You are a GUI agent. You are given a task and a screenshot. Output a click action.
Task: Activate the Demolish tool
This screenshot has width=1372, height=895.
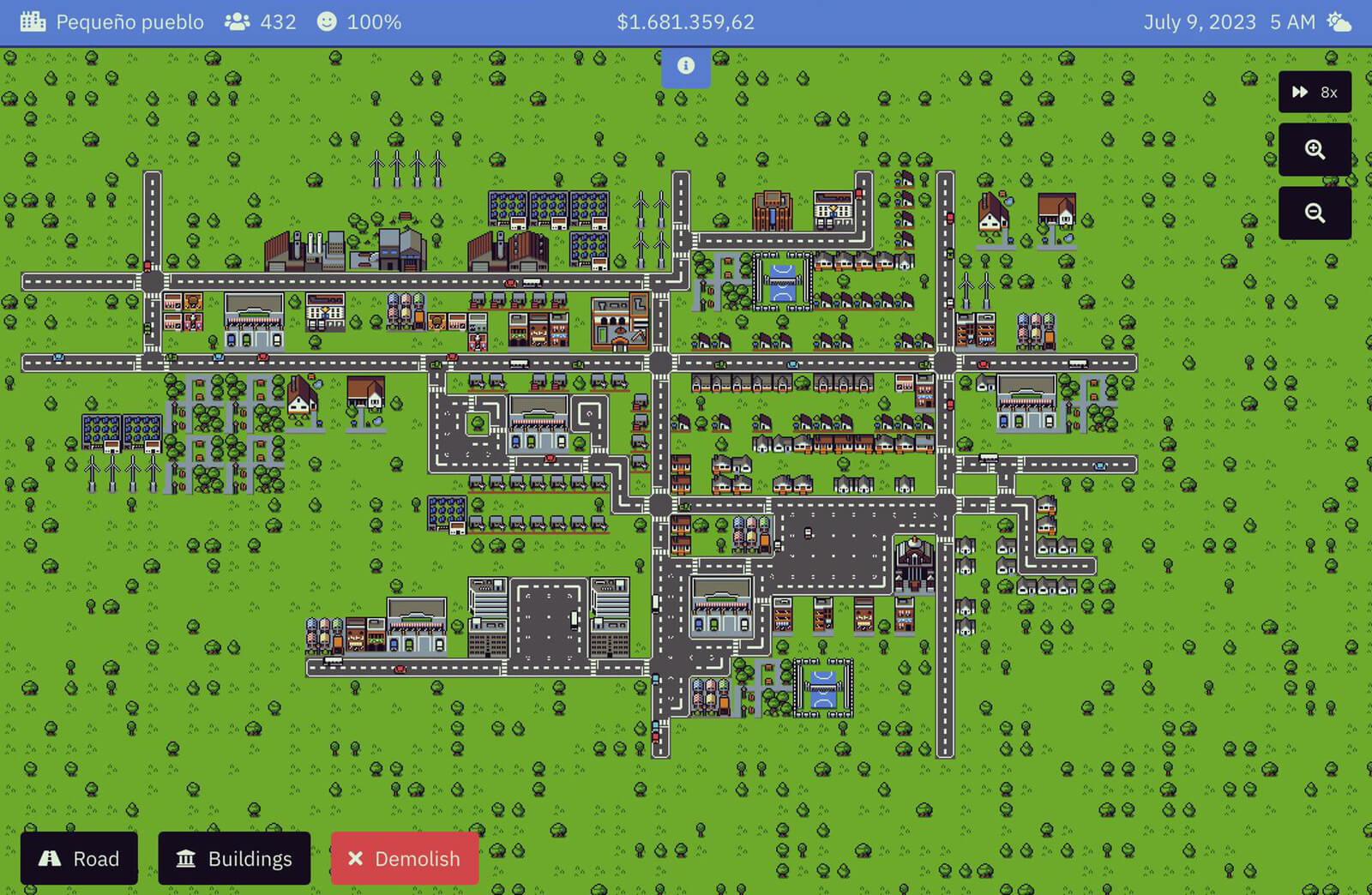tap(404, 858)
